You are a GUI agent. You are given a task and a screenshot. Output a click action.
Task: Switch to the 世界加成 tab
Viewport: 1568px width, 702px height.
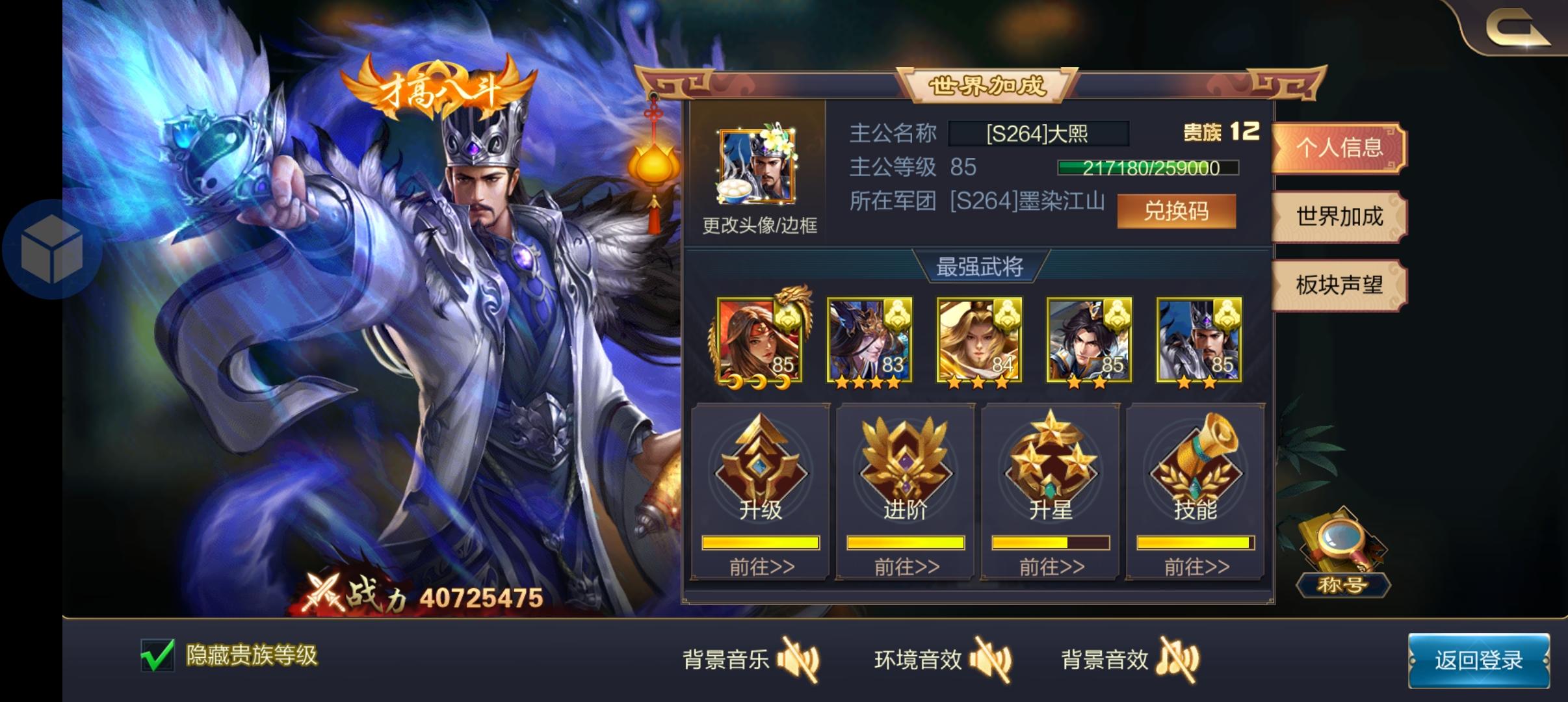[1338, 218]
